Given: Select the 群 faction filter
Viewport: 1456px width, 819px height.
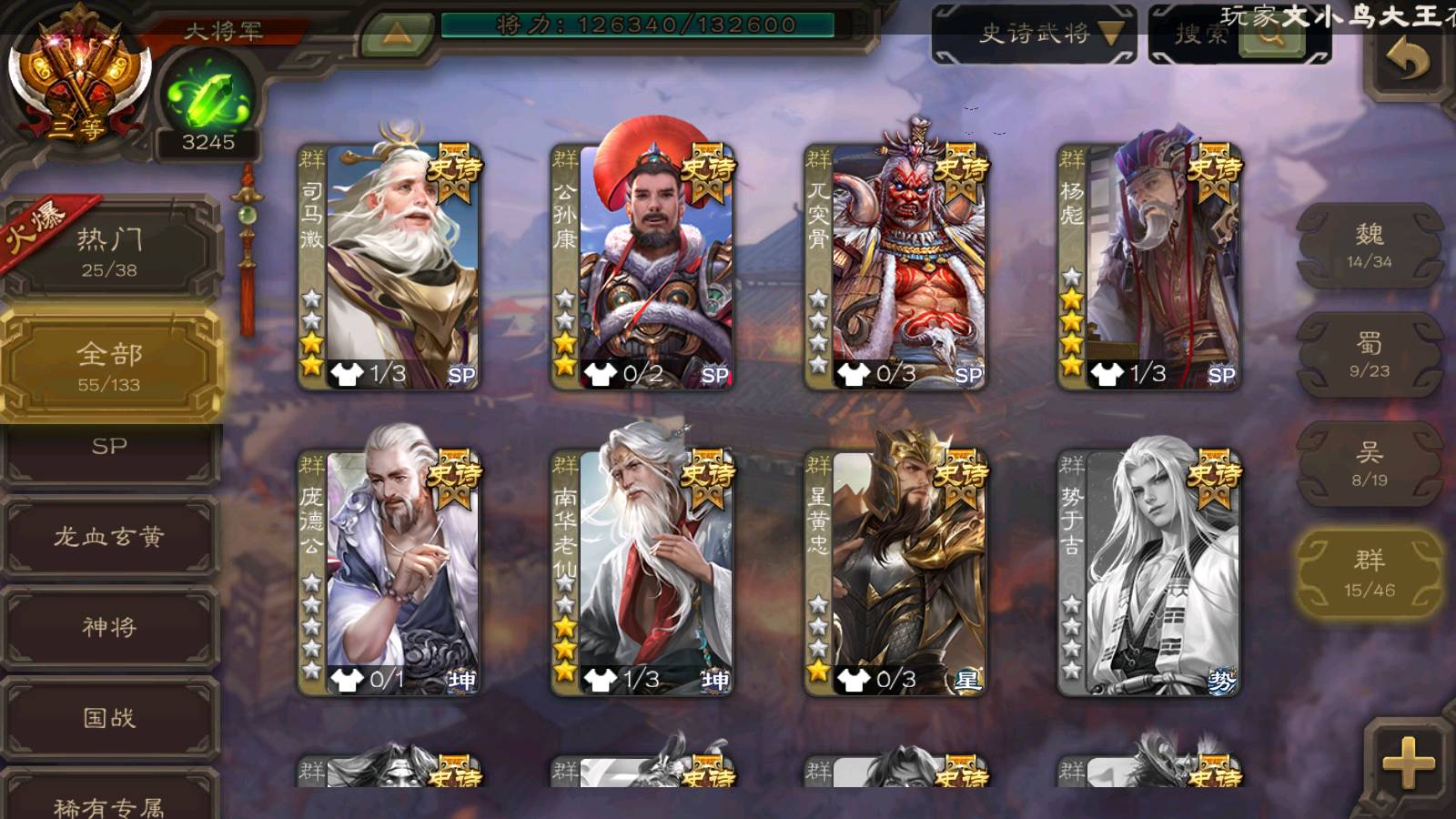Looking at the screenshot, I should (1369, 573).
